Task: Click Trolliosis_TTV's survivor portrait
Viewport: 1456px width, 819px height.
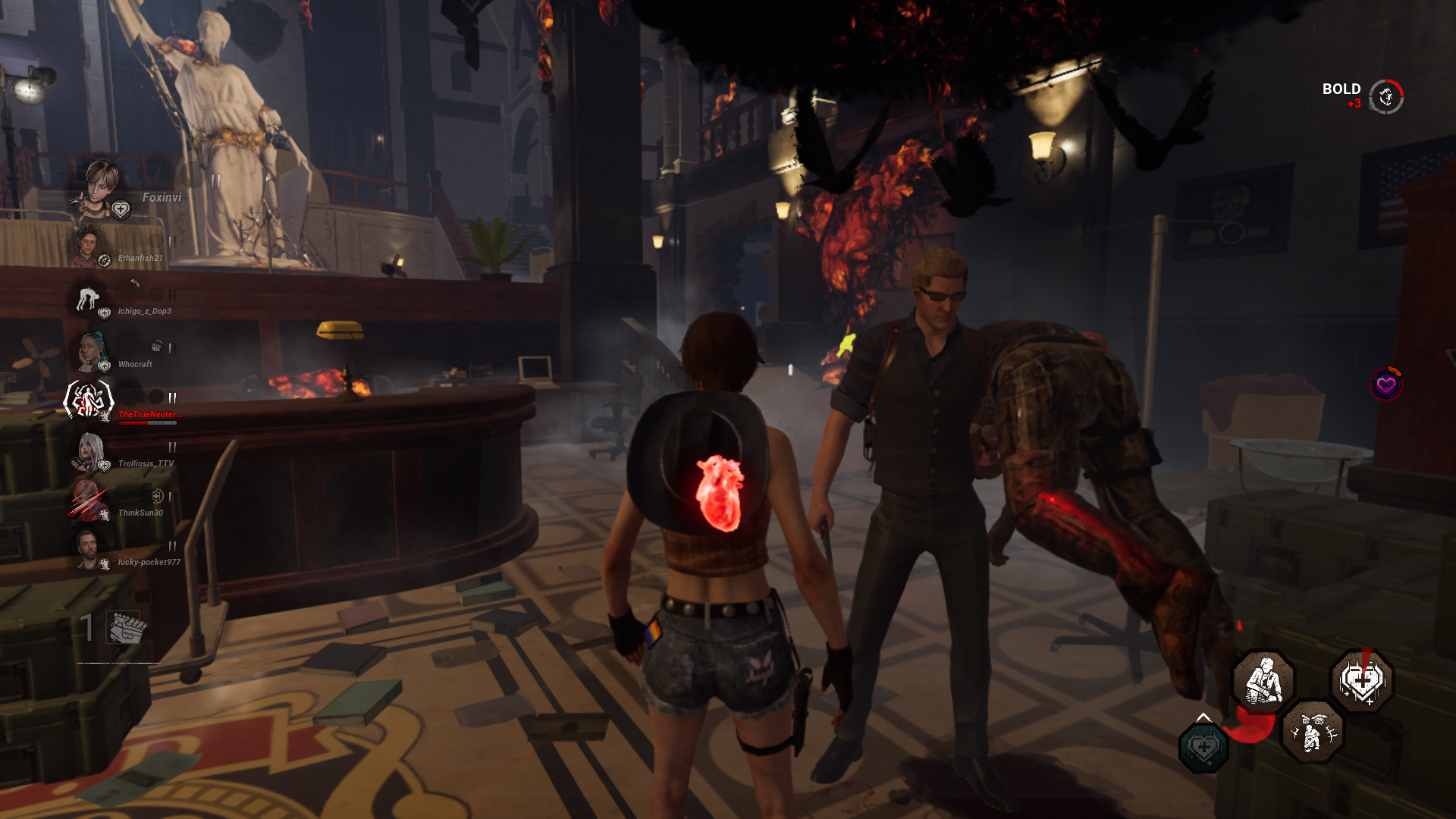Action: coord(89,450)
